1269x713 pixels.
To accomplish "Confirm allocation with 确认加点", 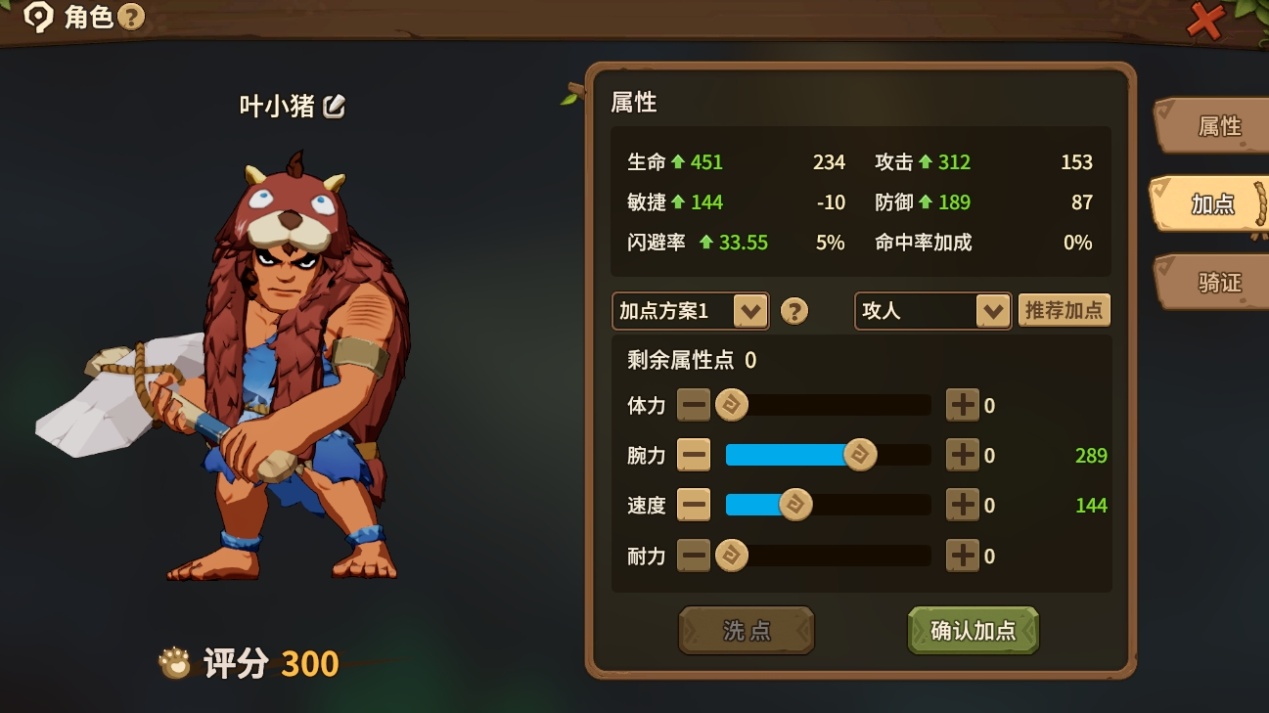I will click(973, 631).
